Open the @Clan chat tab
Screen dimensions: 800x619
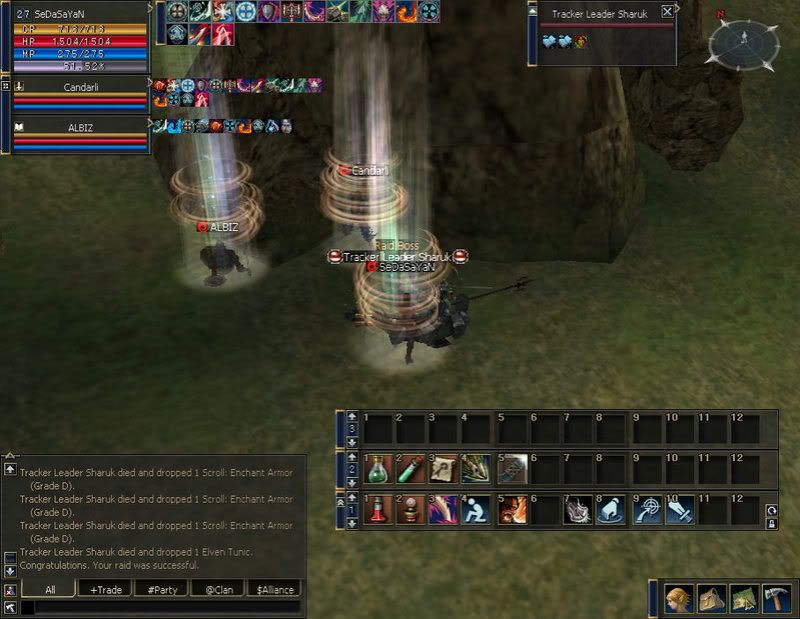tap(217, 590)
